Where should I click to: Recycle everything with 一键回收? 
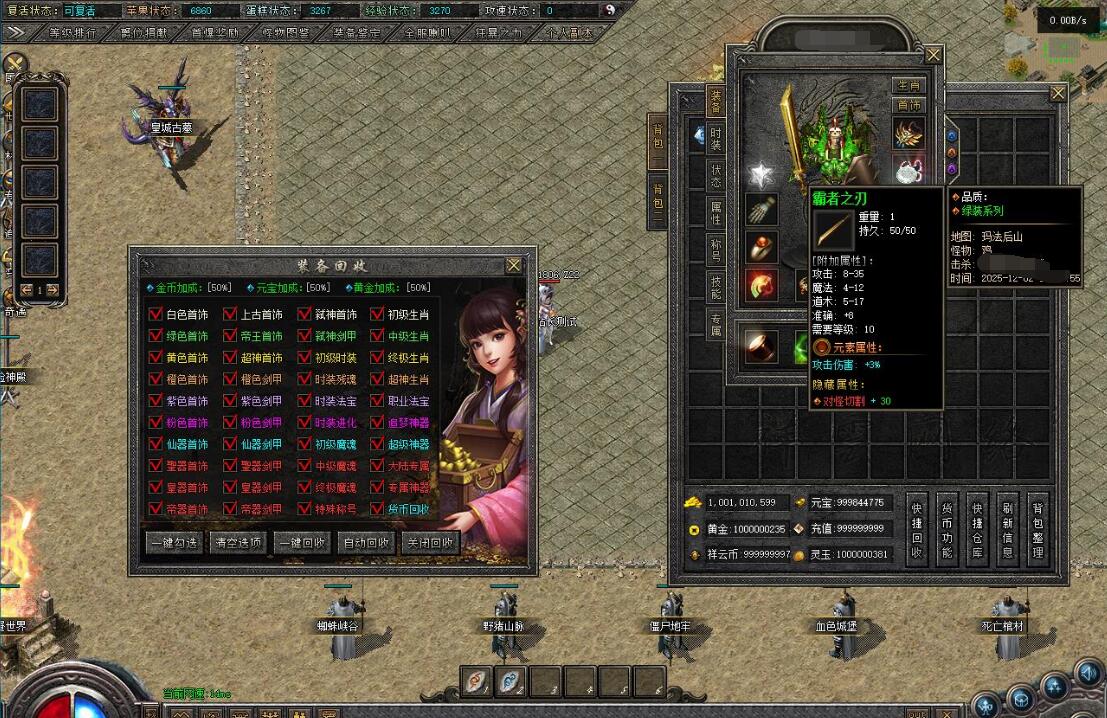(302, 543)
